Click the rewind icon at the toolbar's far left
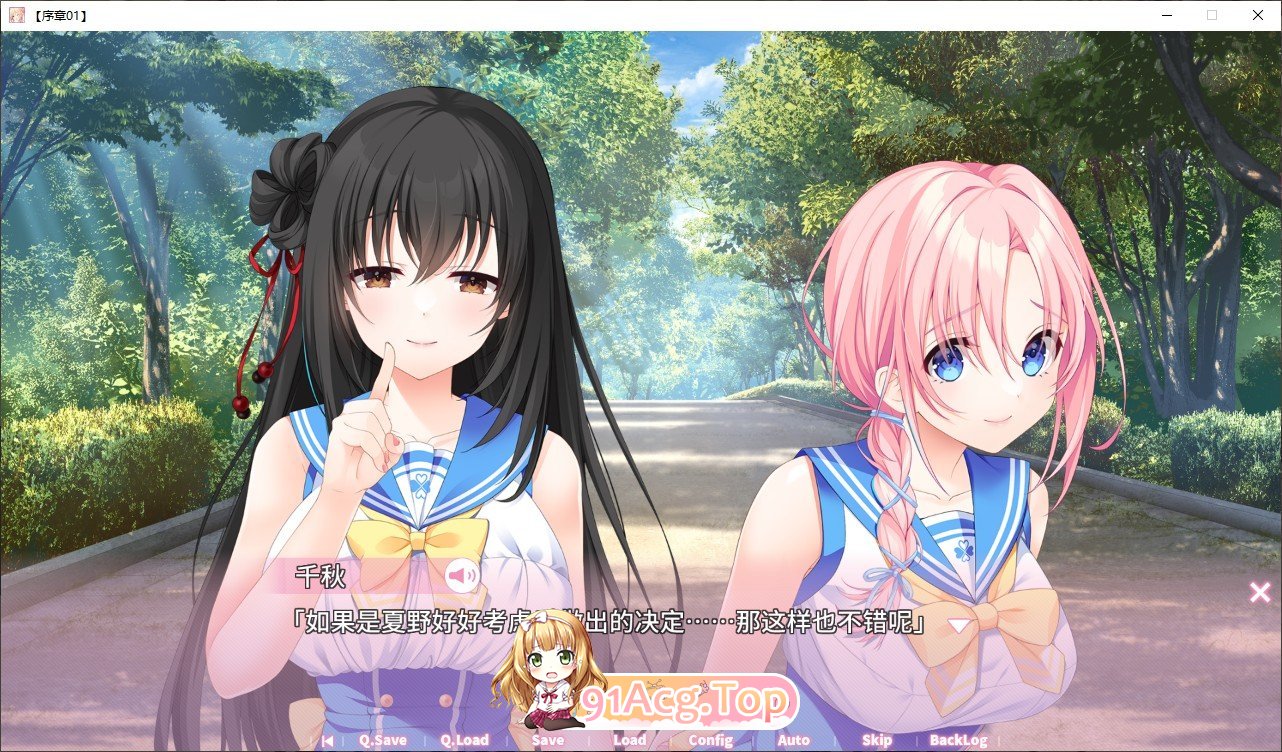 (x=326, y=740)
